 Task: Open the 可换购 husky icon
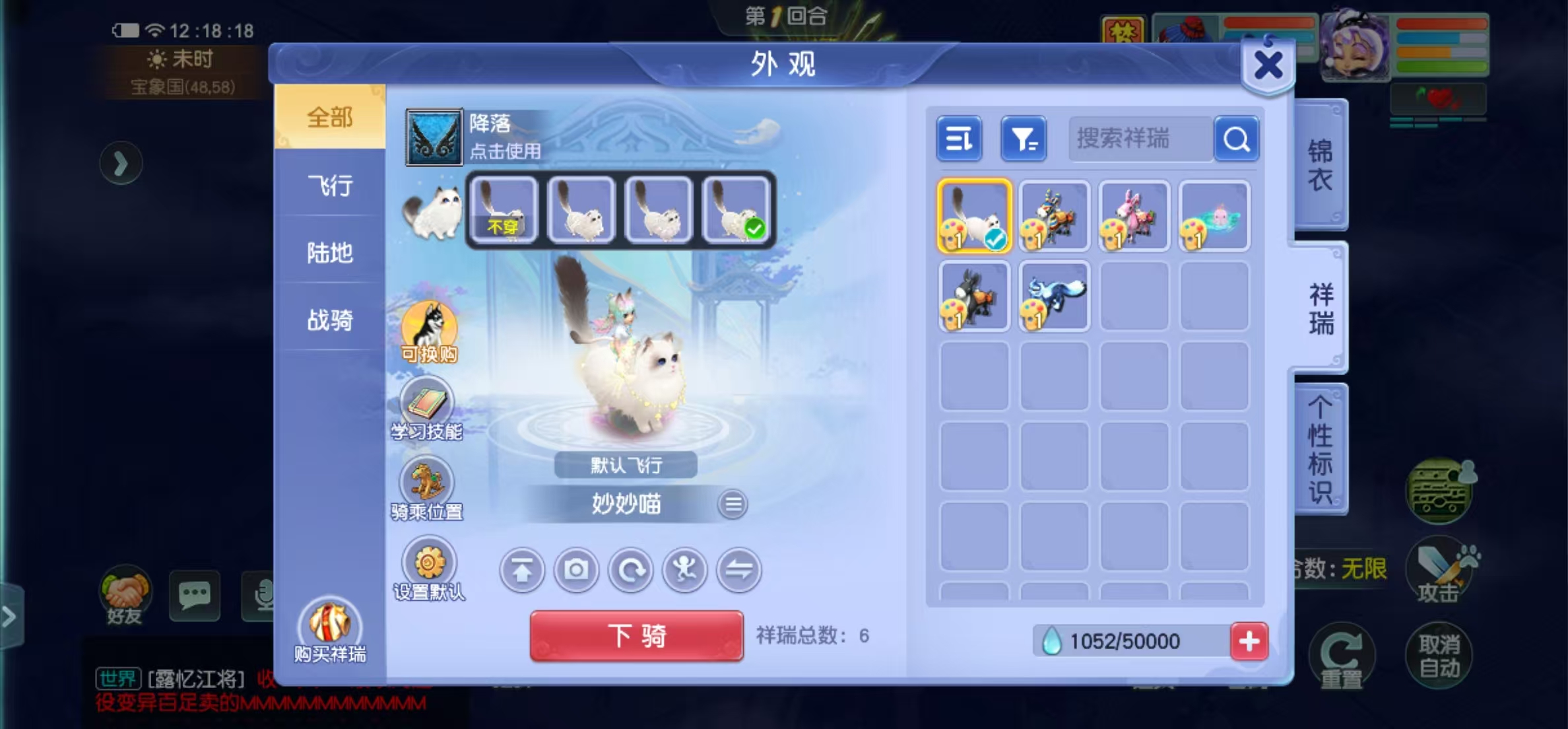pos(430,325)
